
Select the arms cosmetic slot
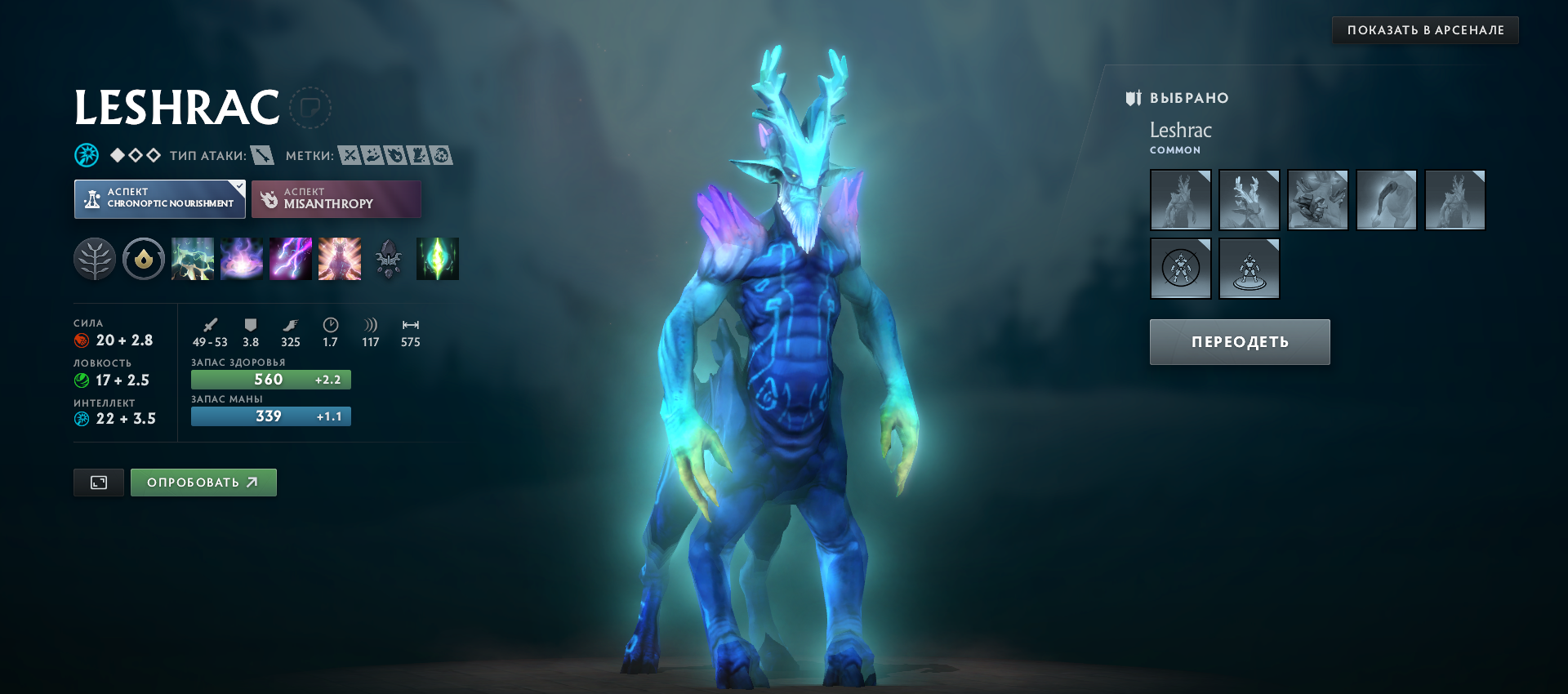point(1317,200)
